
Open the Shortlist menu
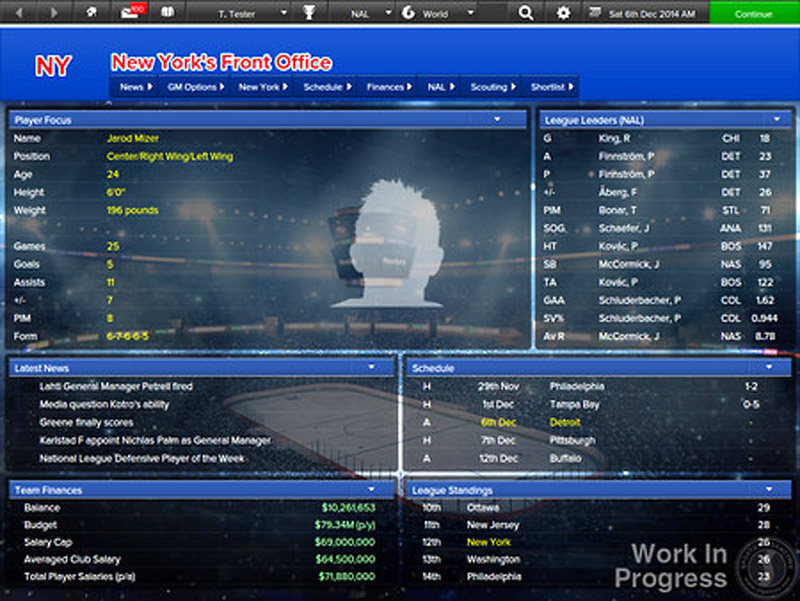click(552, 87)
